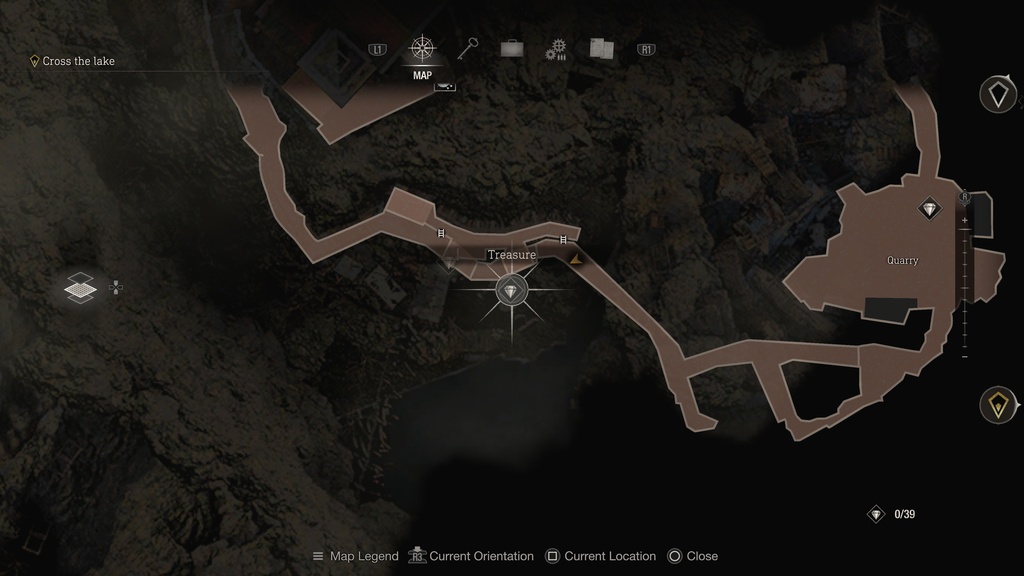
Task: Switch to the key items tab
Action: coord(468,48)
